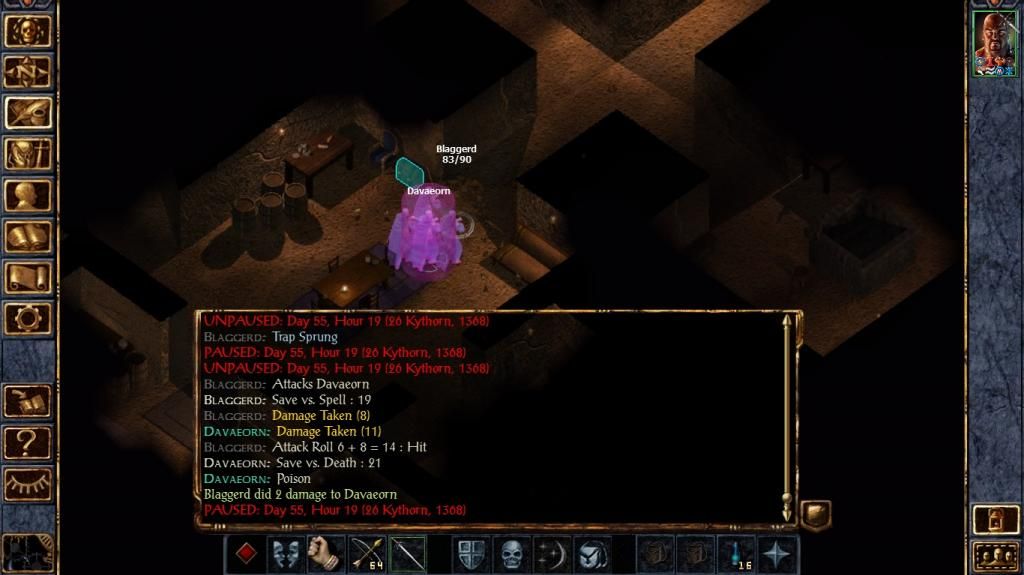Image resolution: width=1024 pixels, height=575 pixels.
Task: Open the inventory screen
Action: tap(28, 153)
